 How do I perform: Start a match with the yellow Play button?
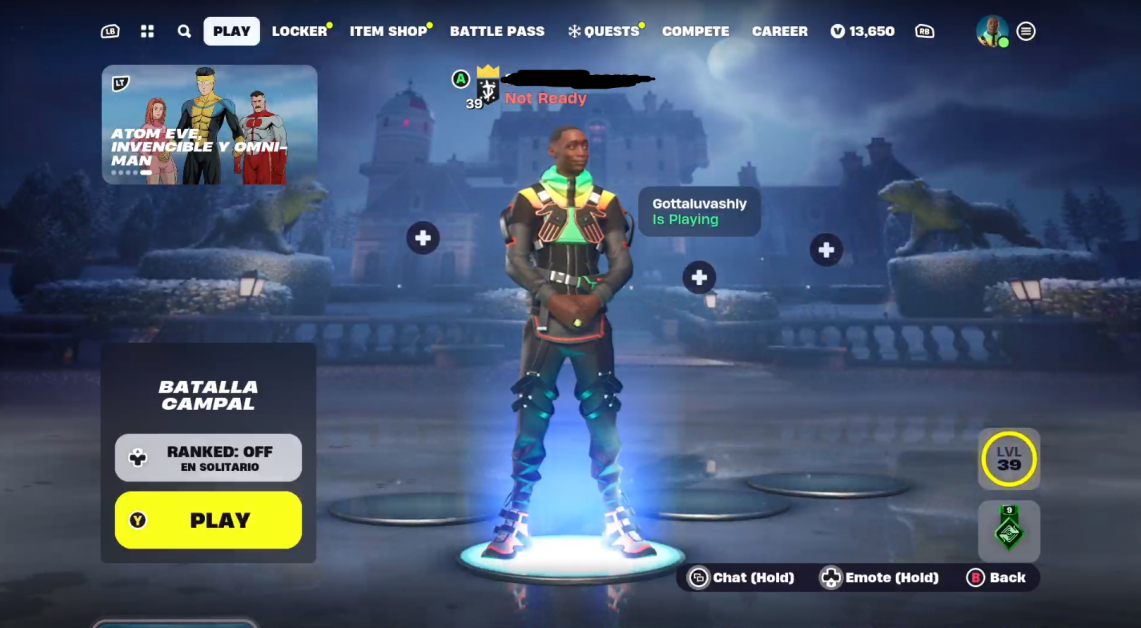[208, 520]
